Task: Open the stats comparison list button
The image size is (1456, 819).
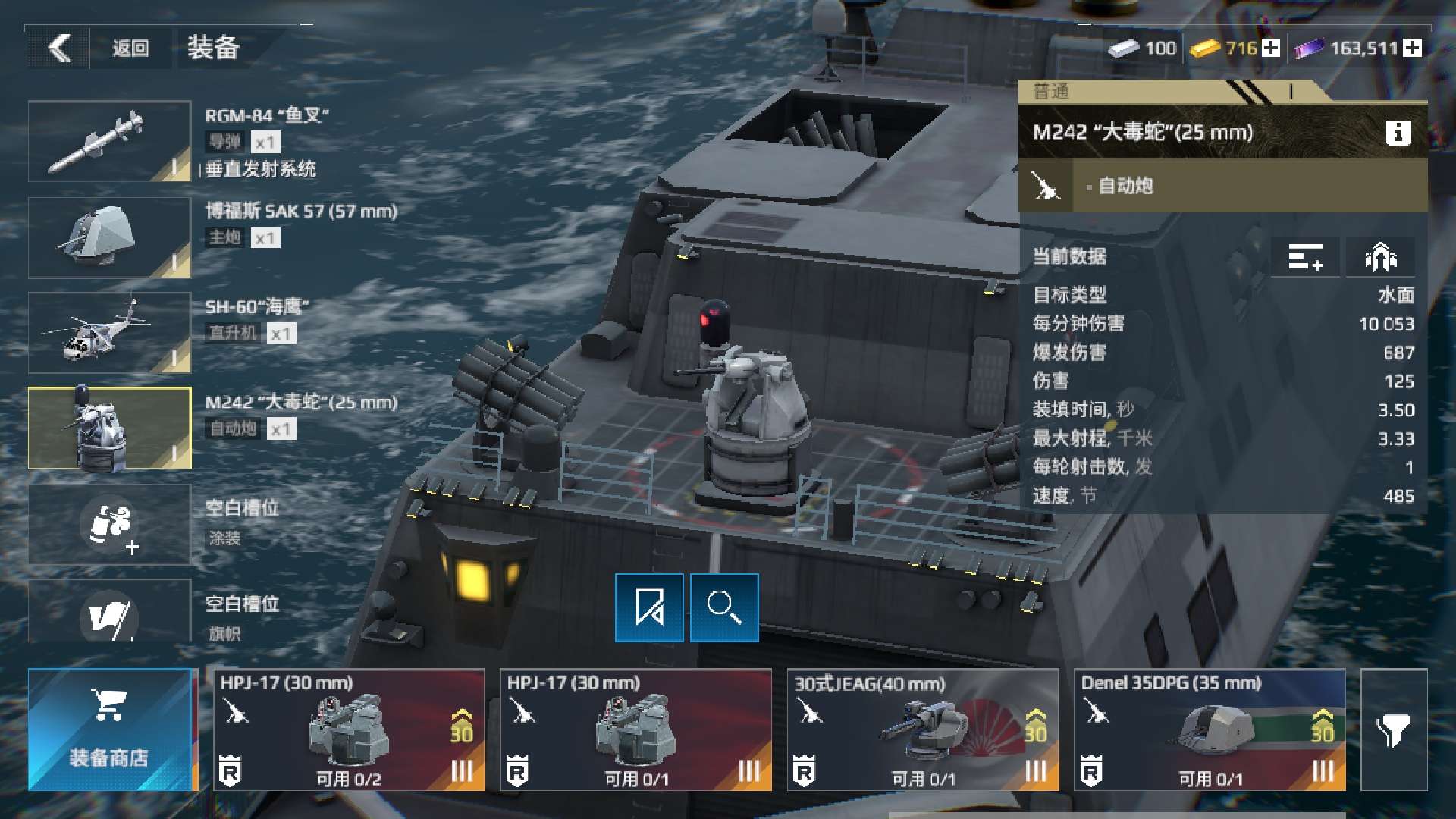Action: pos(1305,257)
